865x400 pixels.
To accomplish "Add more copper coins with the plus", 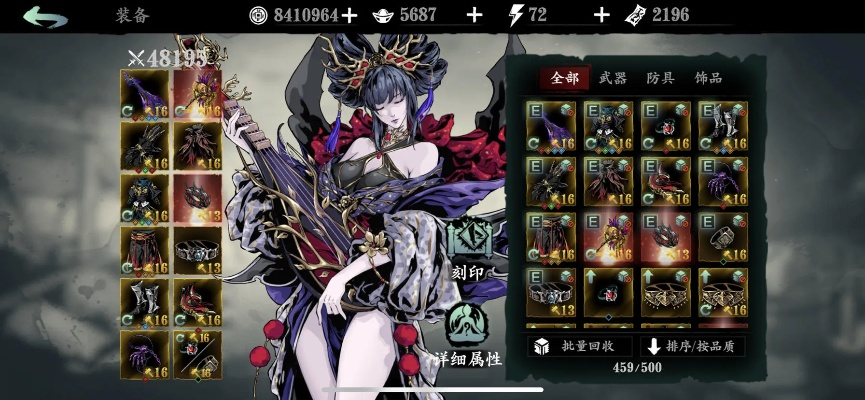I will 348,15.
